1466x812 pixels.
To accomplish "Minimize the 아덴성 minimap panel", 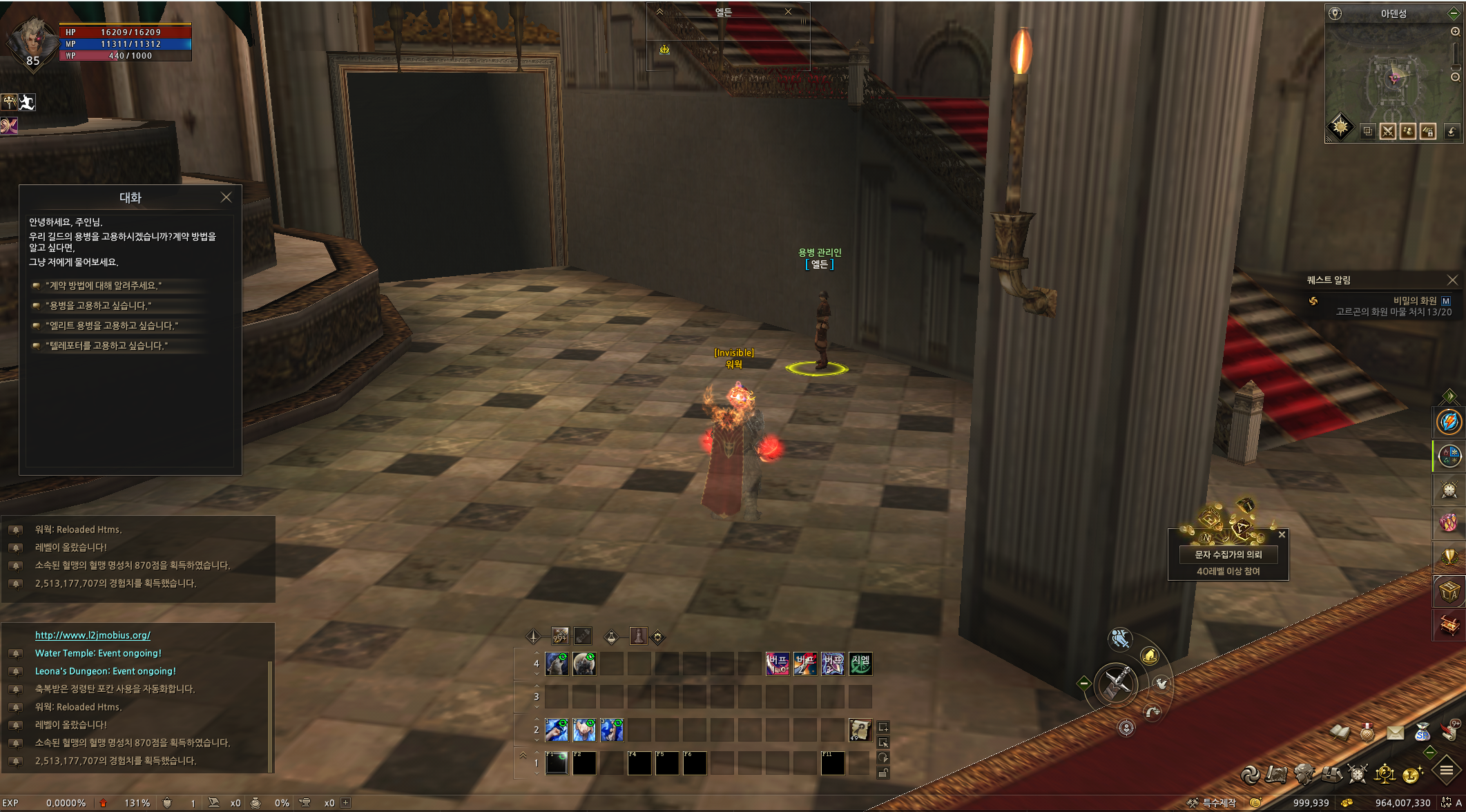I will tap(1453, 14).
